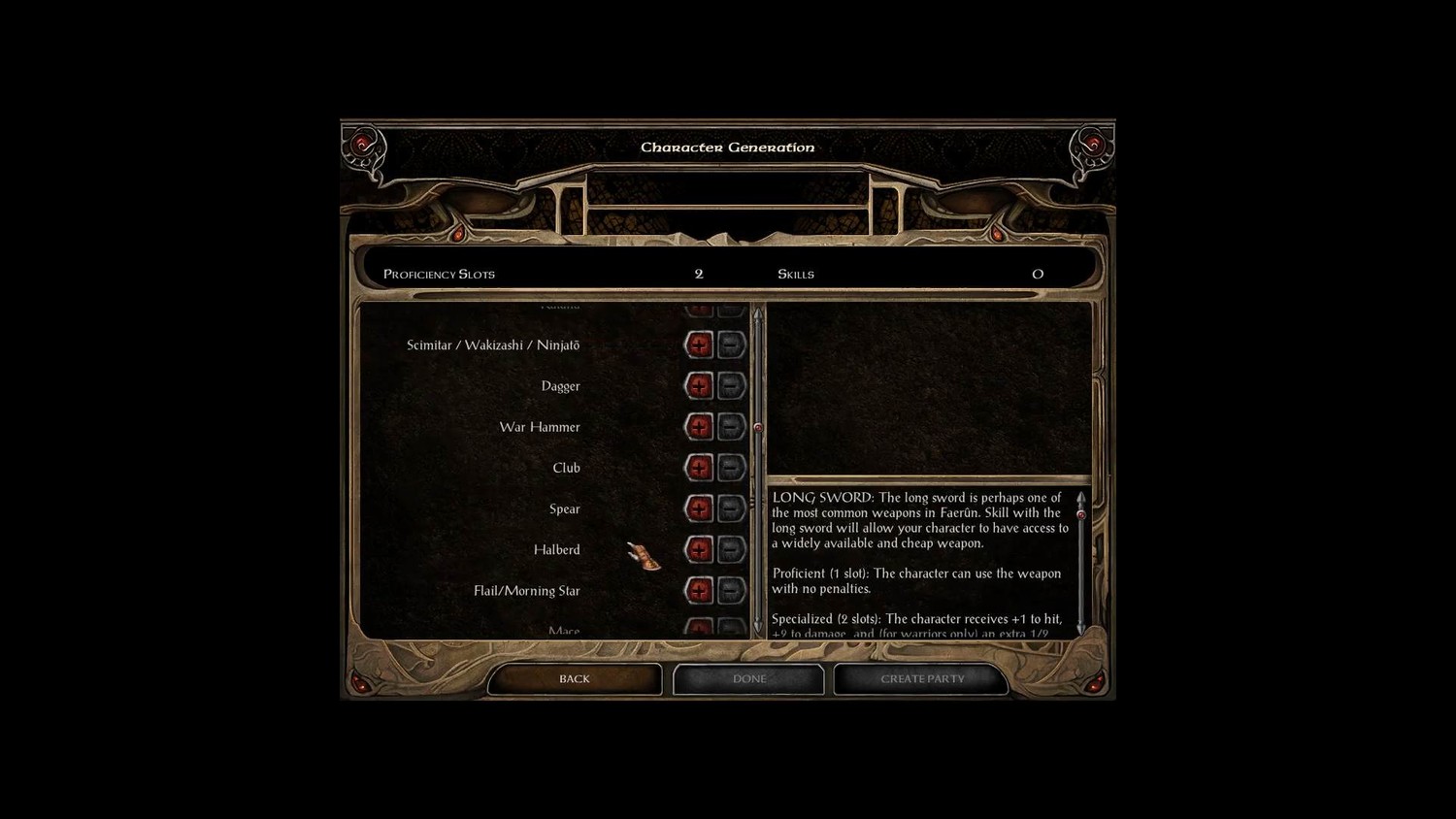This screenshot has width=1456, height=819.
Task: Lower Club proficiency with the minus button
Action: pos(731,468)
